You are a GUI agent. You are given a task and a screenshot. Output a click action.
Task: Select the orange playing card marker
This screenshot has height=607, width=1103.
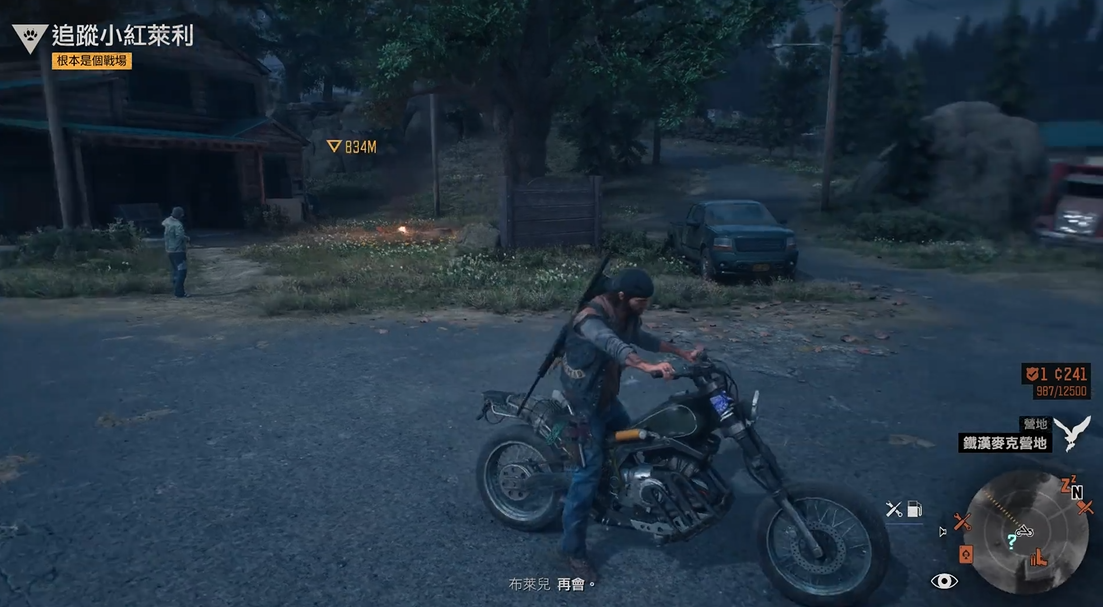click(966, 553)
